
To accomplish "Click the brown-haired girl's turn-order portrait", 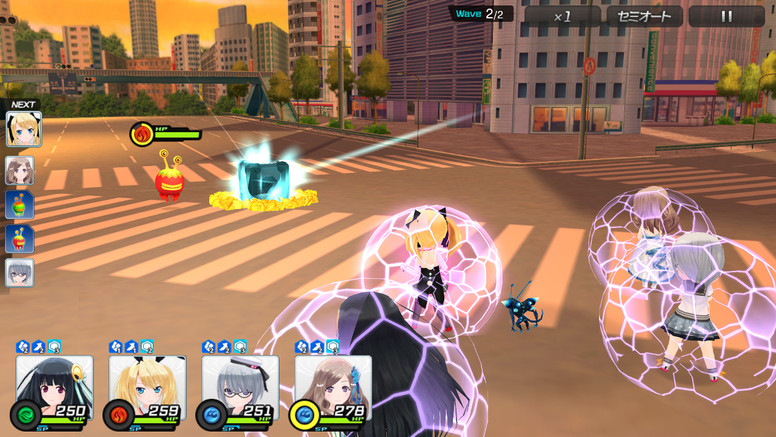I will click(20, 171).
